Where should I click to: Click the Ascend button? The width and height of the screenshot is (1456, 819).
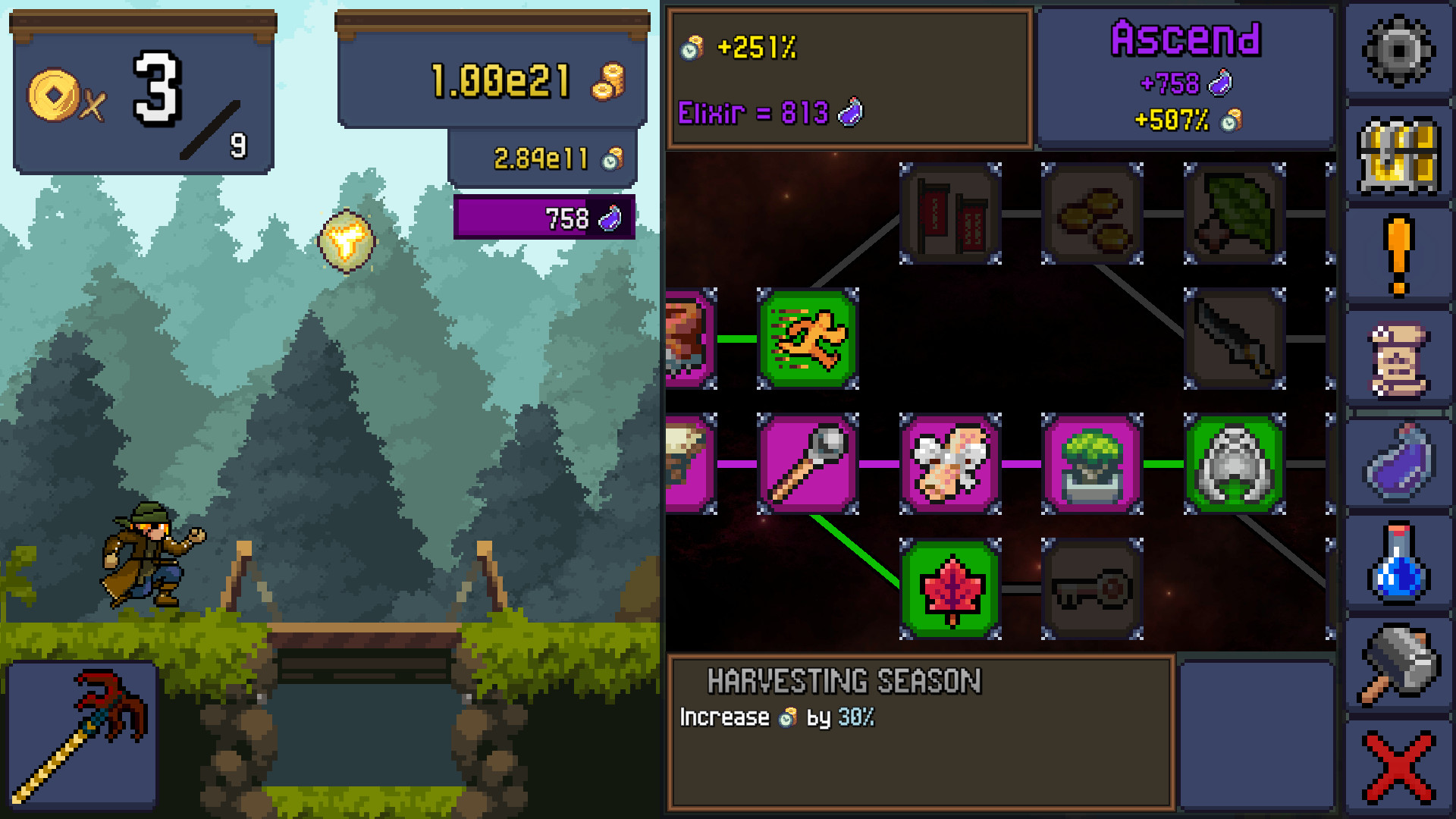(x=1186, y=76)
